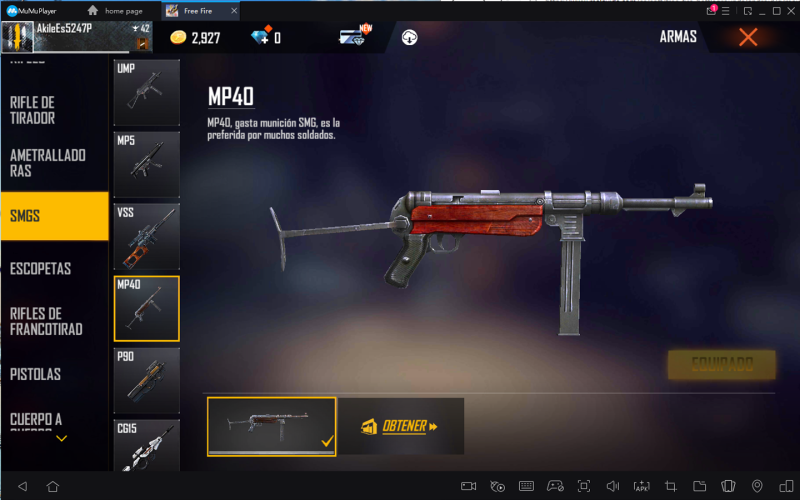Image resolution: width=800 pixels, height=500 pixels.
Task: Pick the MP5 weapon tile
Action: tap(146, 164)
